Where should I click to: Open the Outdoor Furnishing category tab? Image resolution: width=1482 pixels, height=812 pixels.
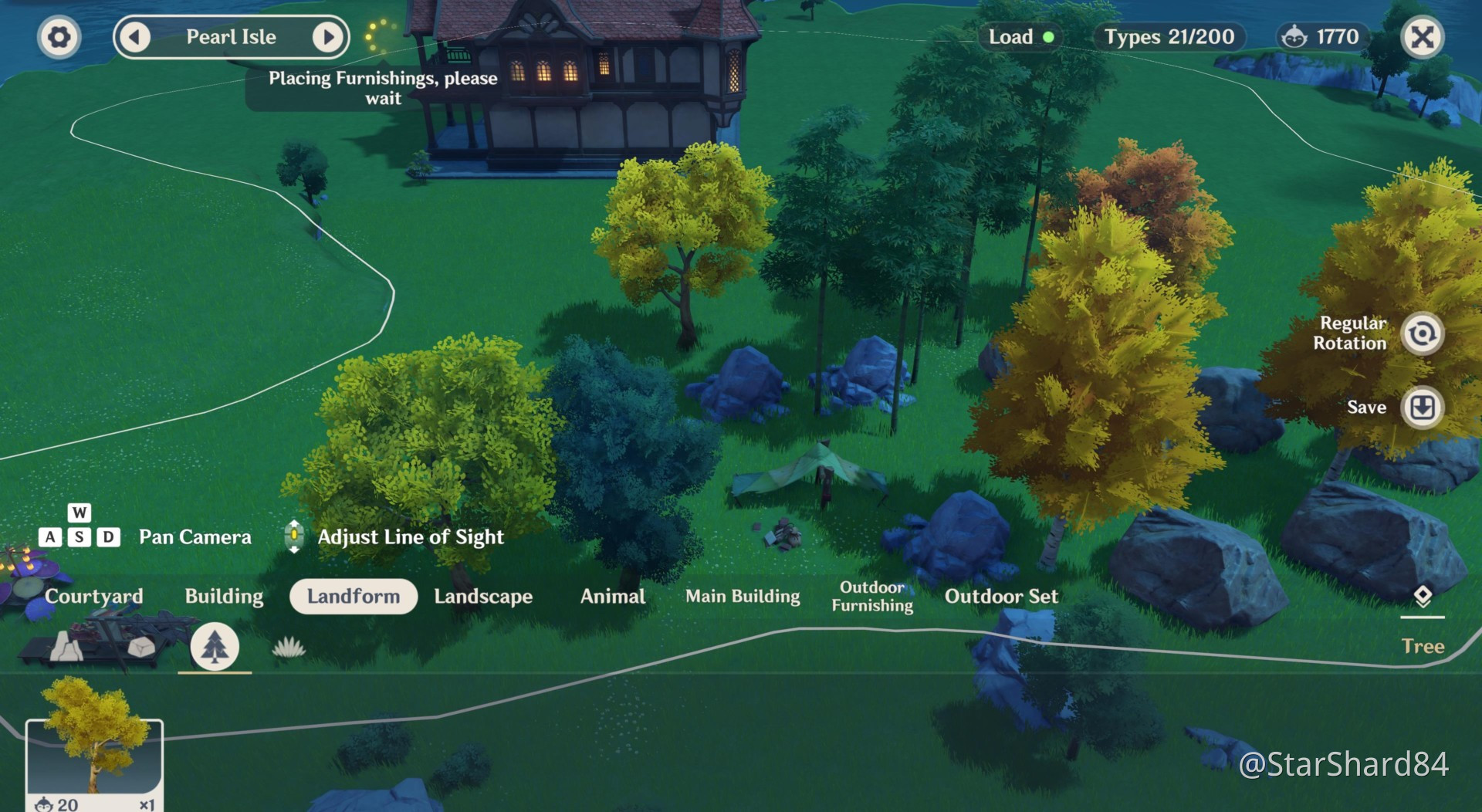(872, 597)
